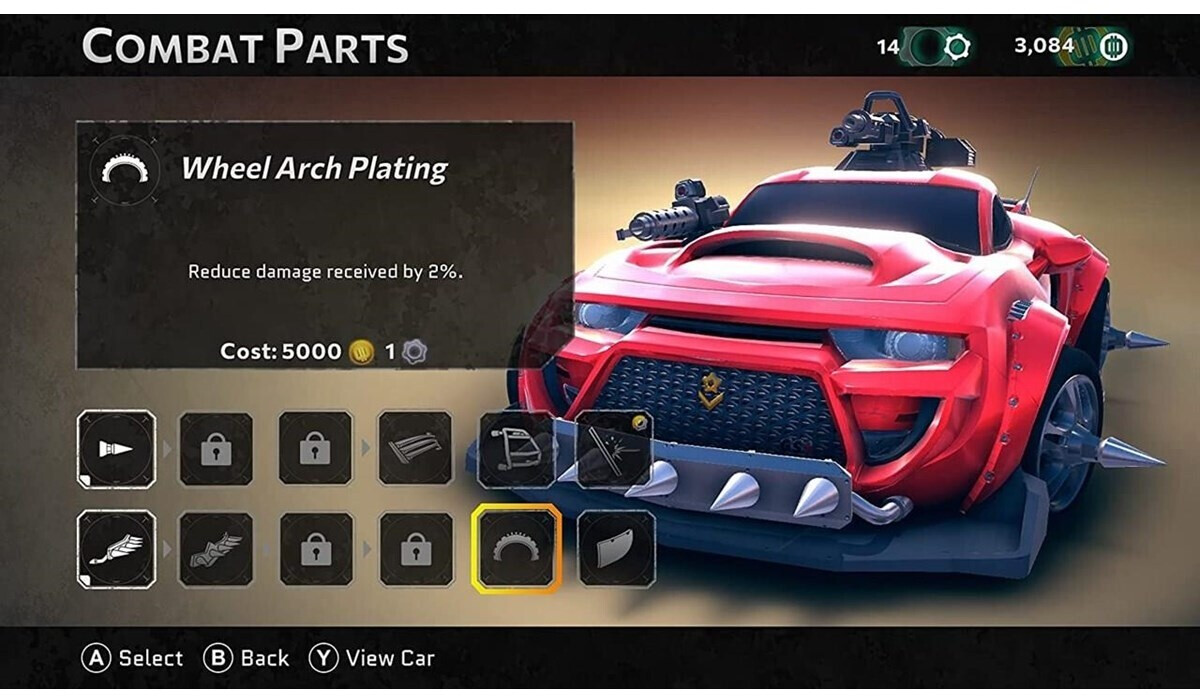
Task: Open the View Car option
Action: coord(372,658)
